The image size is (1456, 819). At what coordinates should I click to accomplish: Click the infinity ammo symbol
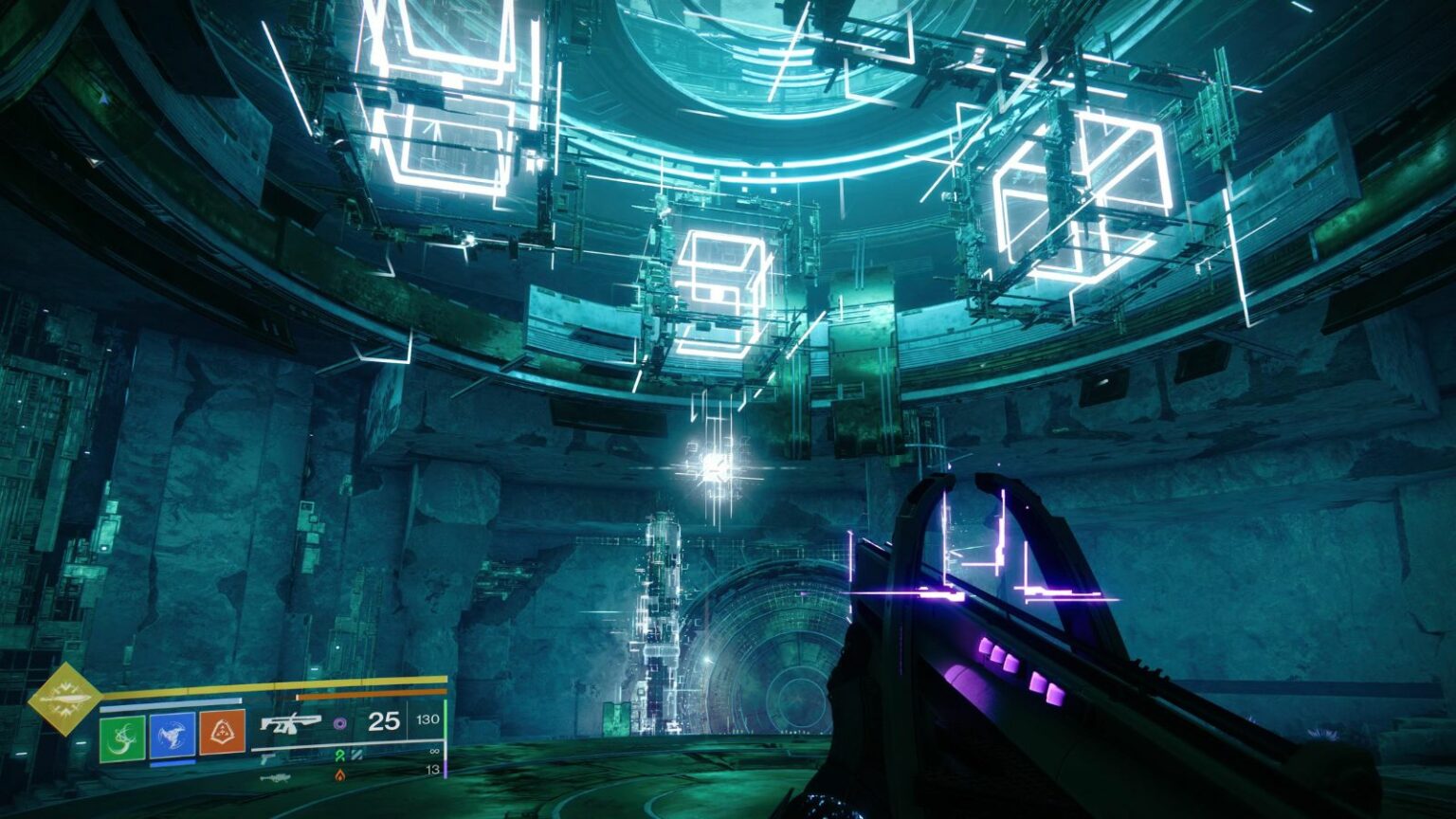point(434,753)
